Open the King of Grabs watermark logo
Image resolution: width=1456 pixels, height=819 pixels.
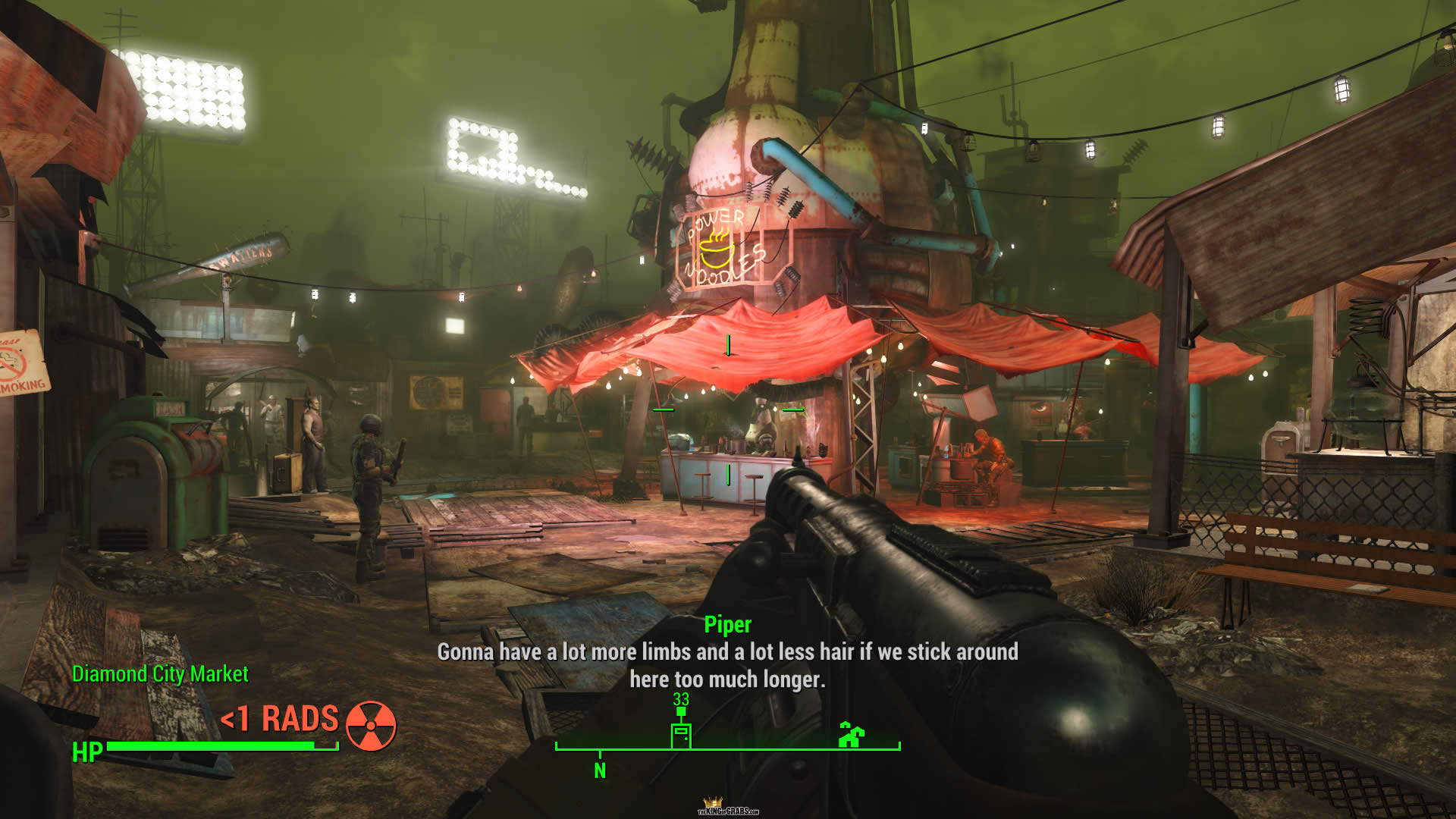pos(727,808)
